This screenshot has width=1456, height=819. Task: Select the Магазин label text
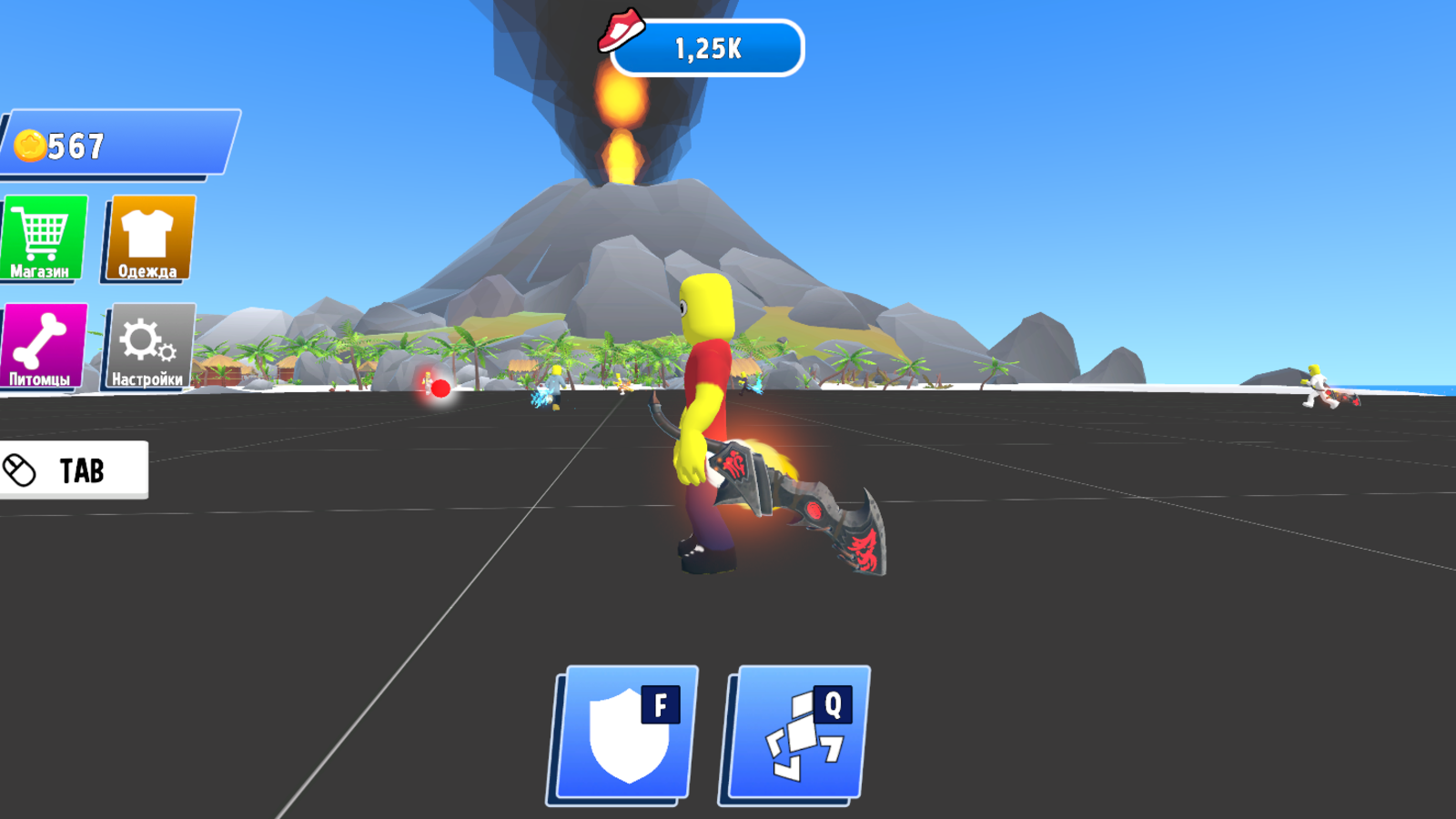point(39,271)
